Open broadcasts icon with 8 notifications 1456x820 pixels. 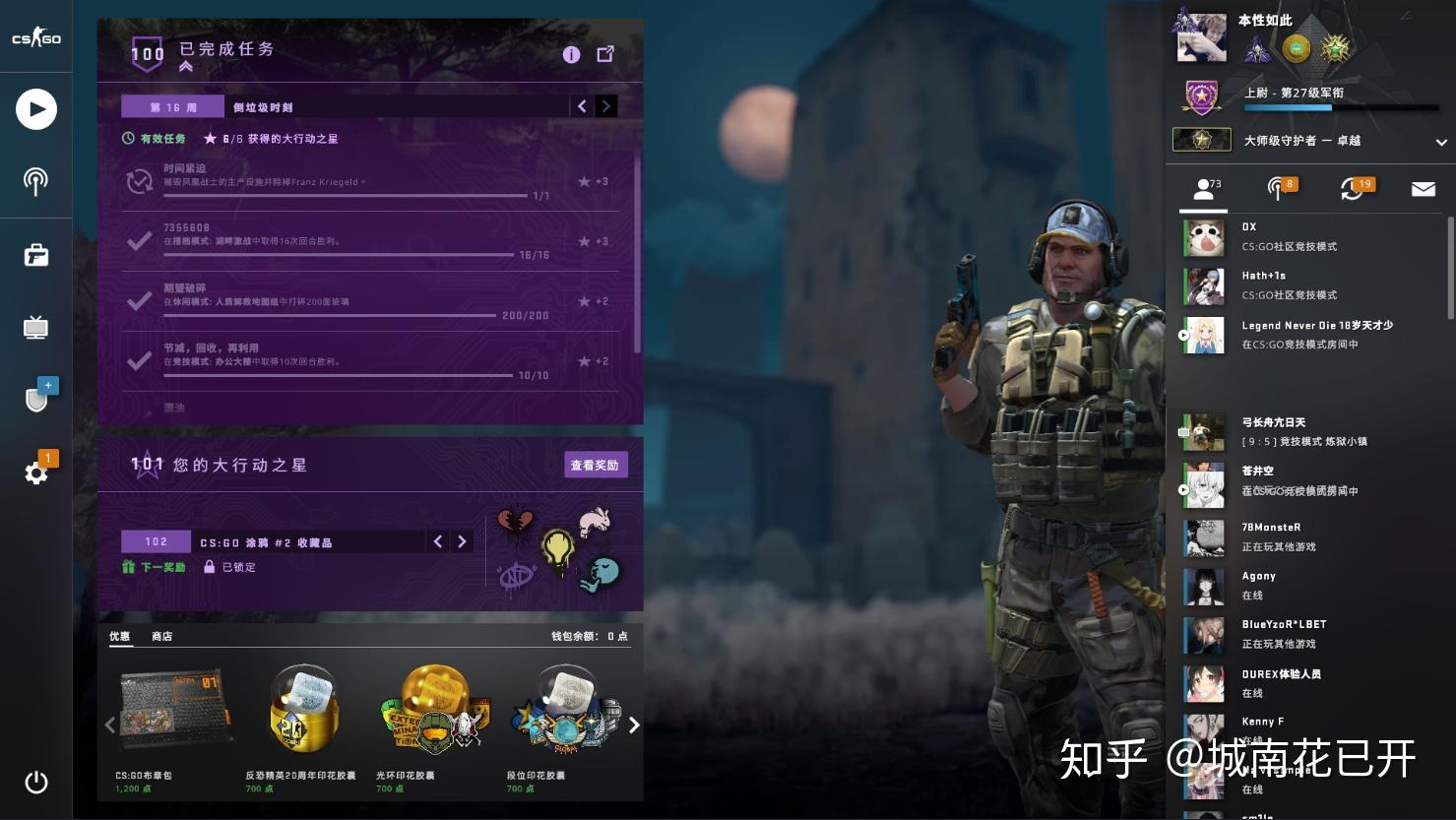coord(1277,188)
